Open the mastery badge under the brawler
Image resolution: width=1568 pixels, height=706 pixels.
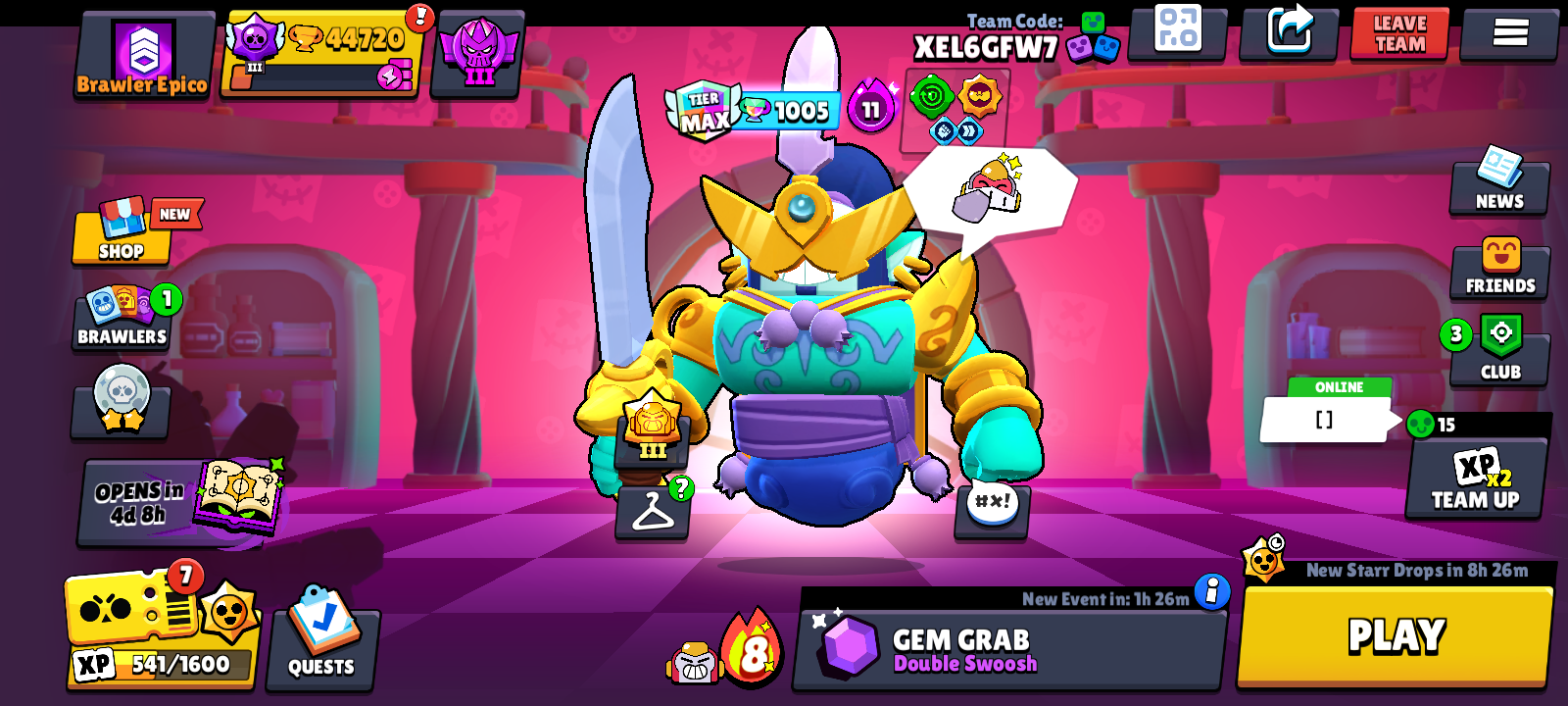[x=651, y=431]
